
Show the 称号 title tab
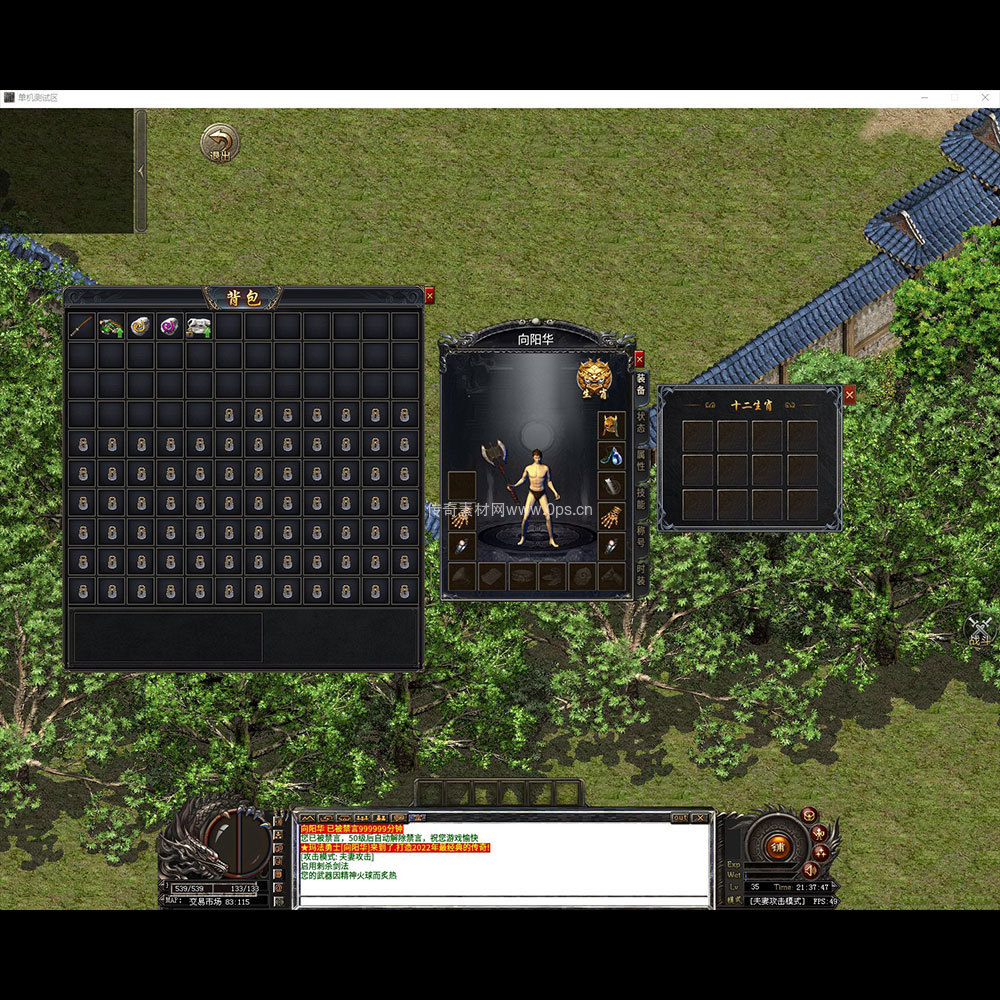[641, 537]
